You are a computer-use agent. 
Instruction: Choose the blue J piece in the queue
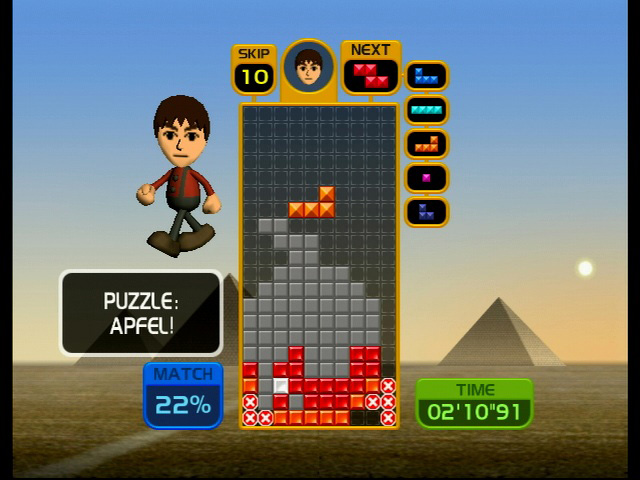426,76
